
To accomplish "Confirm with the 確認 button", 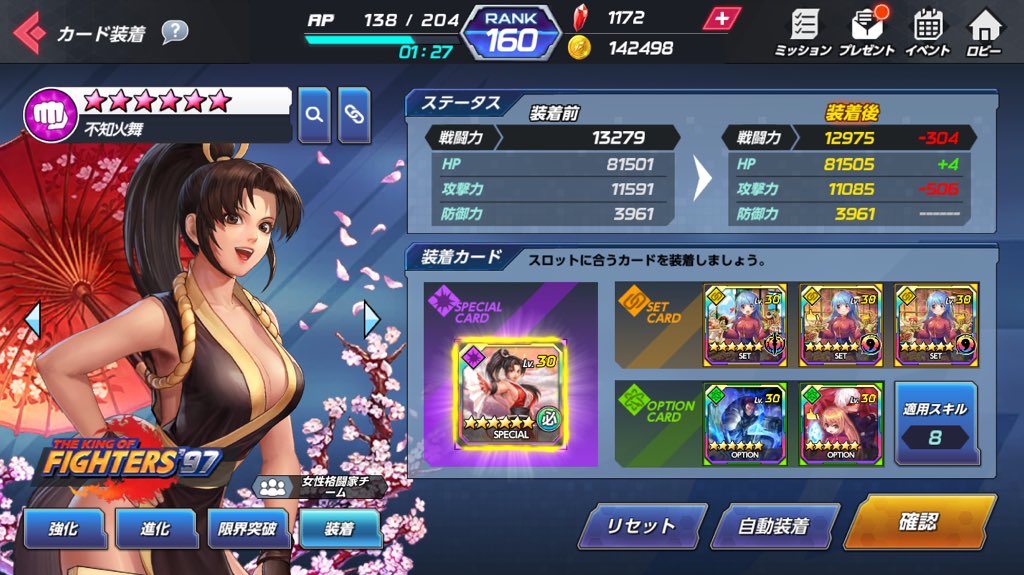I will tap(919, 522).
